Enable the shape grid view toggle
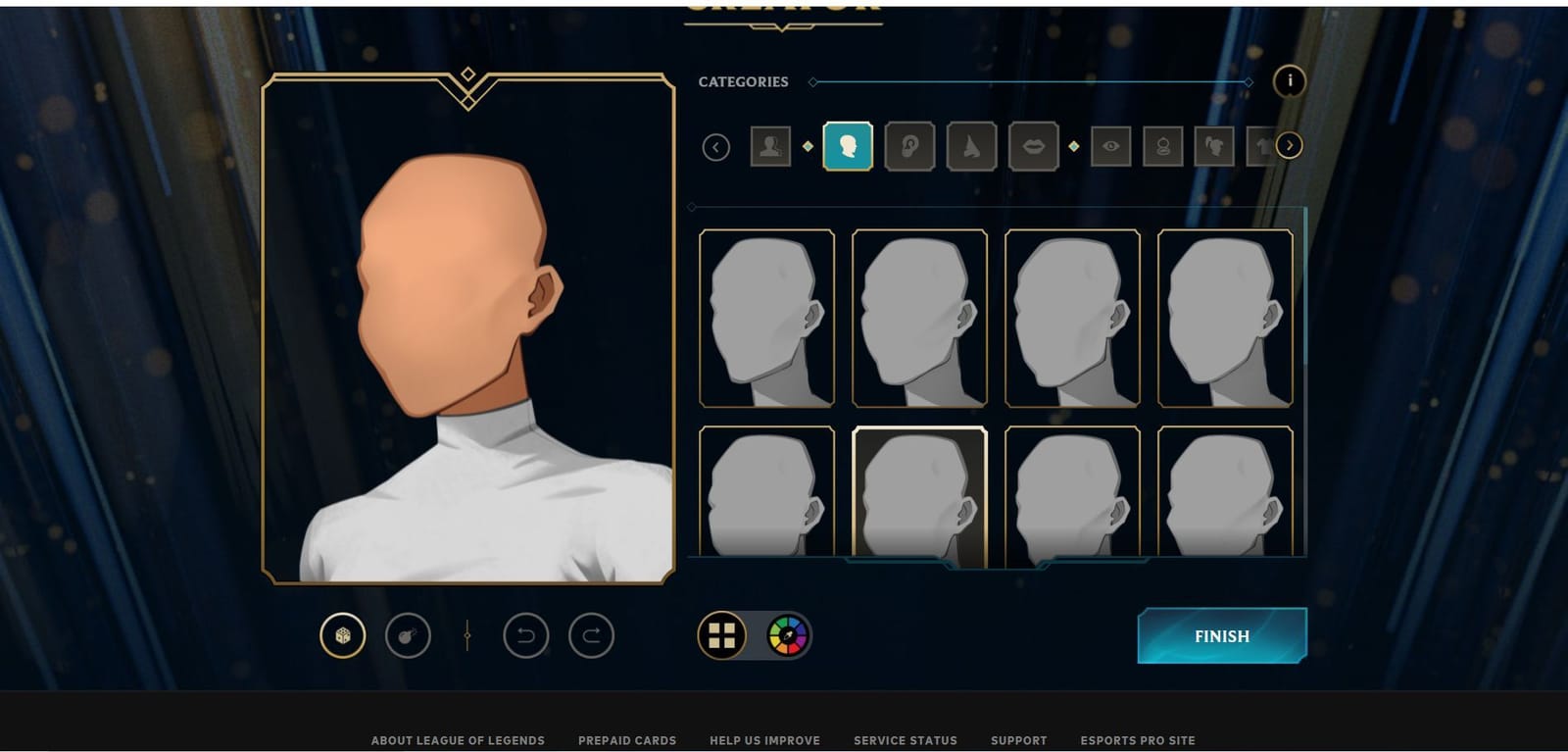Screen dimensions: 1568x752 click(x=722, y=635)
